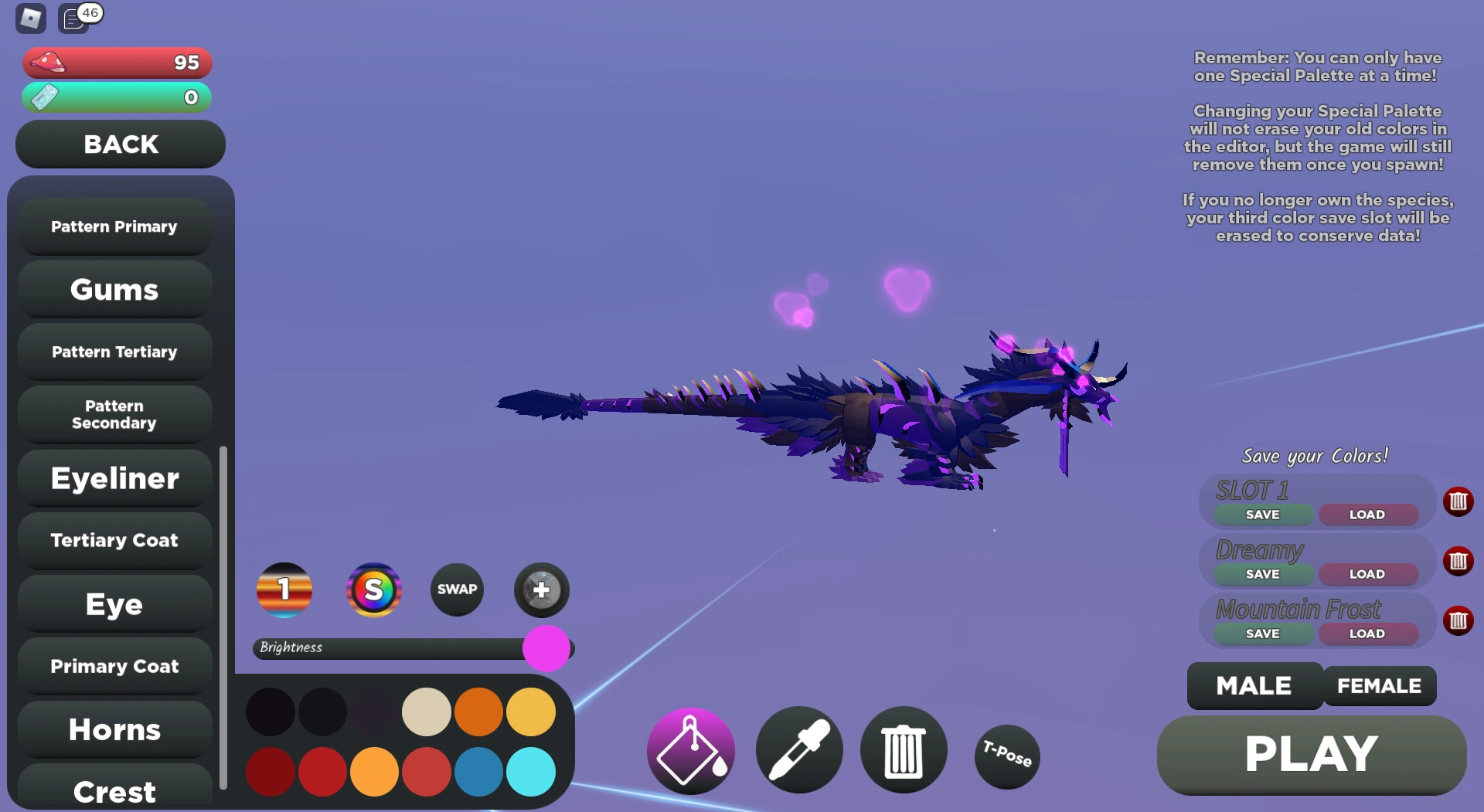The height and width of the screenshot is (812, 1484).
Task: Pick the orange color swatch
Action: click(x=479, y=711)
